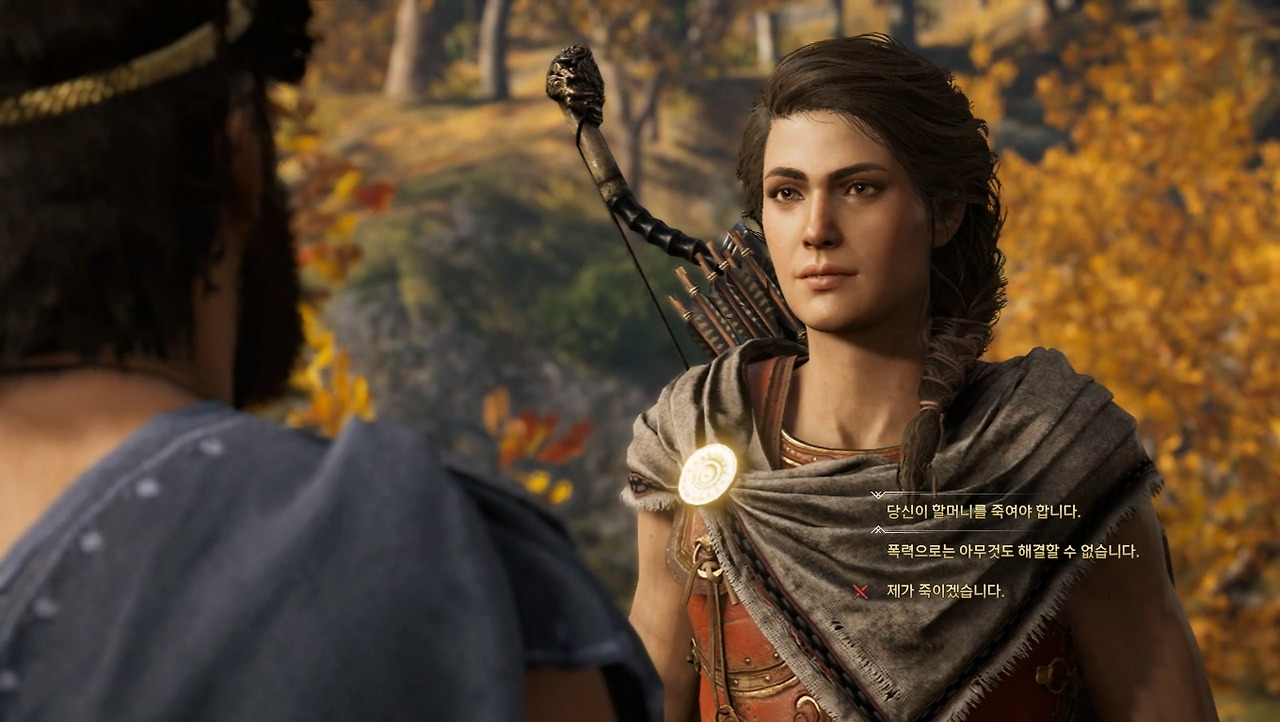Select "폭력으로는 아무것도 해결할 수 없습니다." option

click(1012, 551)
